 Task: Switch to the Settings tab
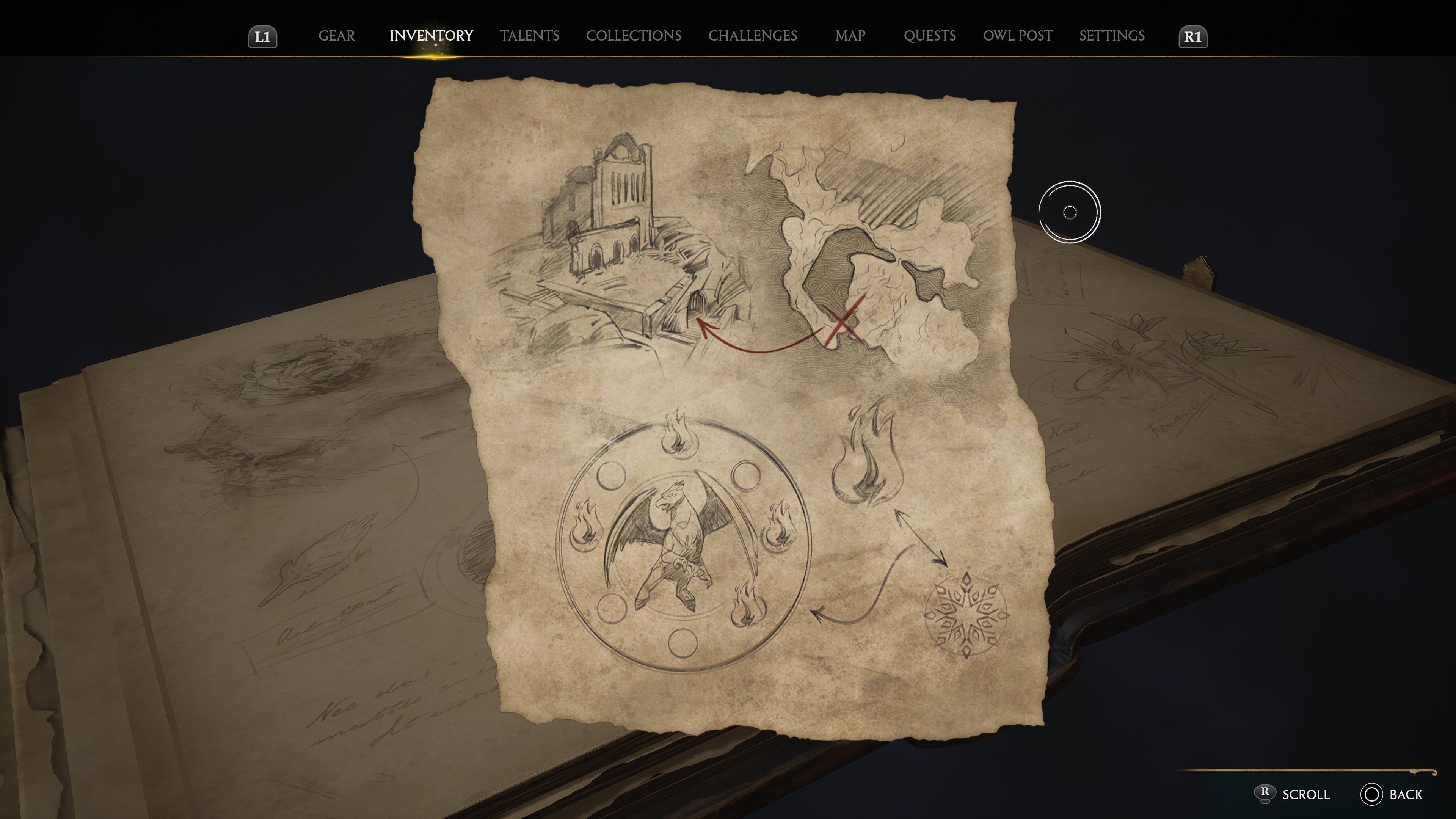tap(1111, 36)
